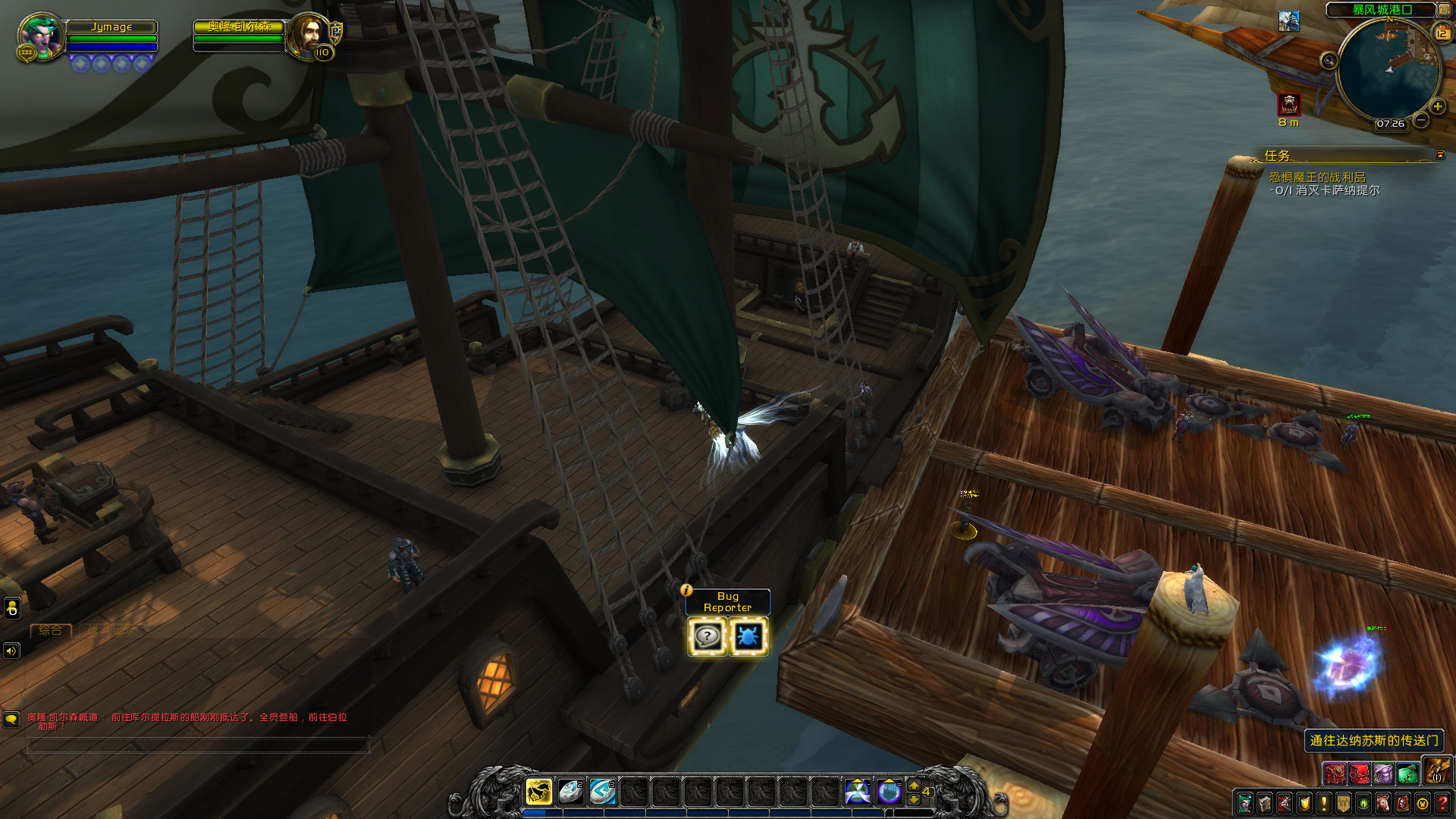
Task: Open the minimap tracking magnifier button
Action: tap(1329, 61)
